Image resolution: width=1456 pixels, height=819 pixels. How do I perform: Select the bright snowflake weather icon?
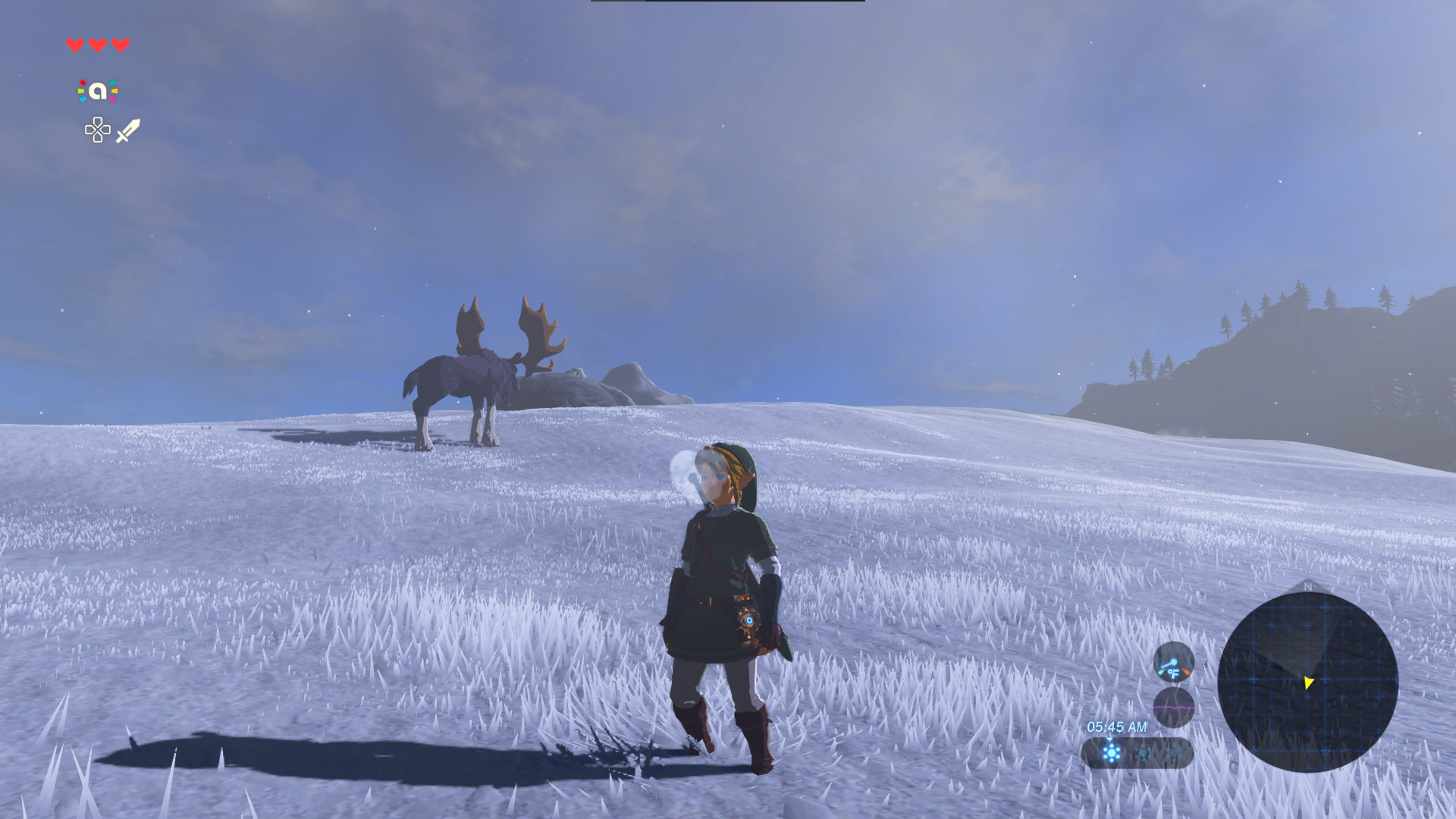(x=1112, y=753)
